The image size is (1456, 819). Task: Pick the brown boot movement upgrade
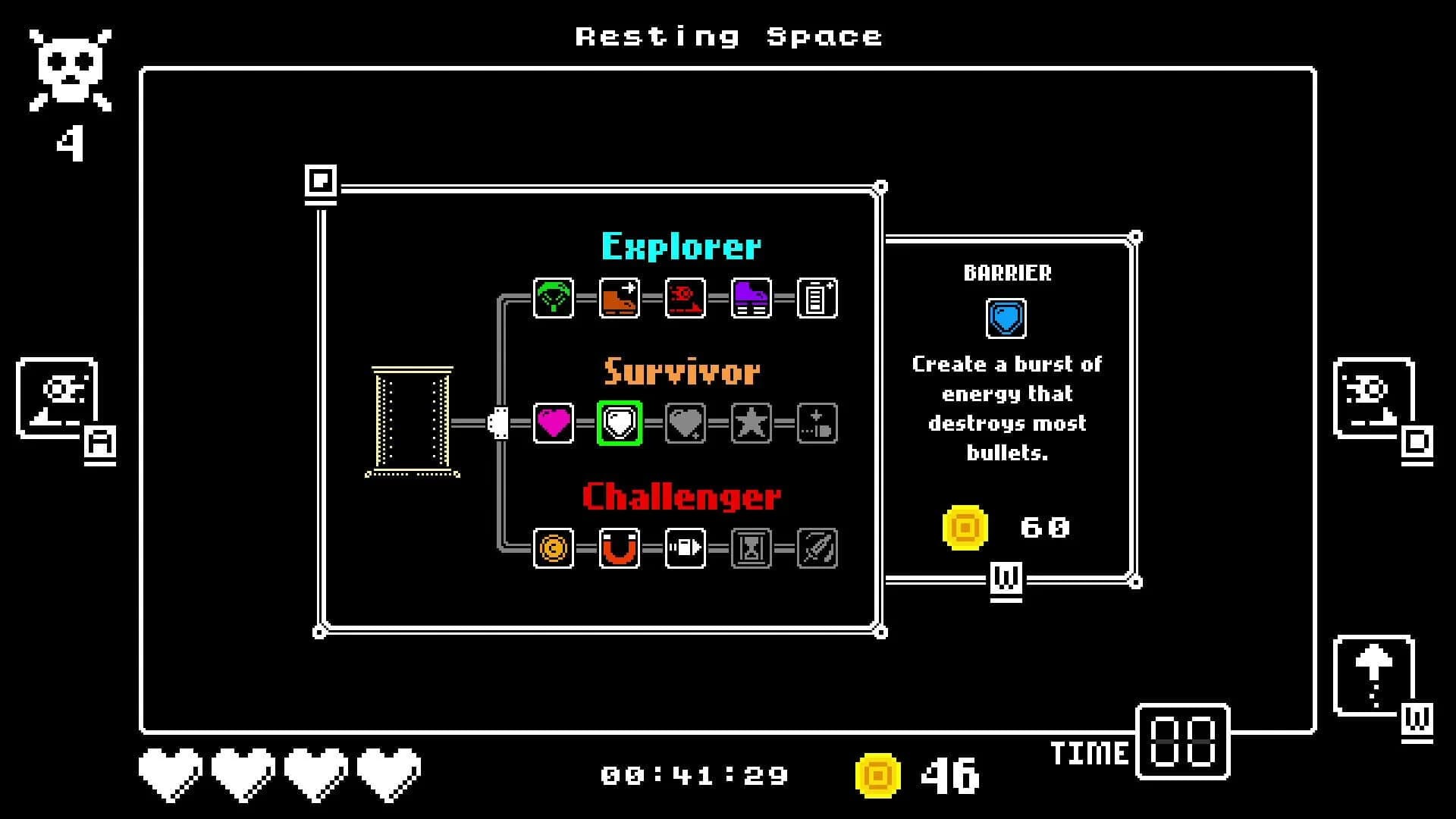coord(619,297)
